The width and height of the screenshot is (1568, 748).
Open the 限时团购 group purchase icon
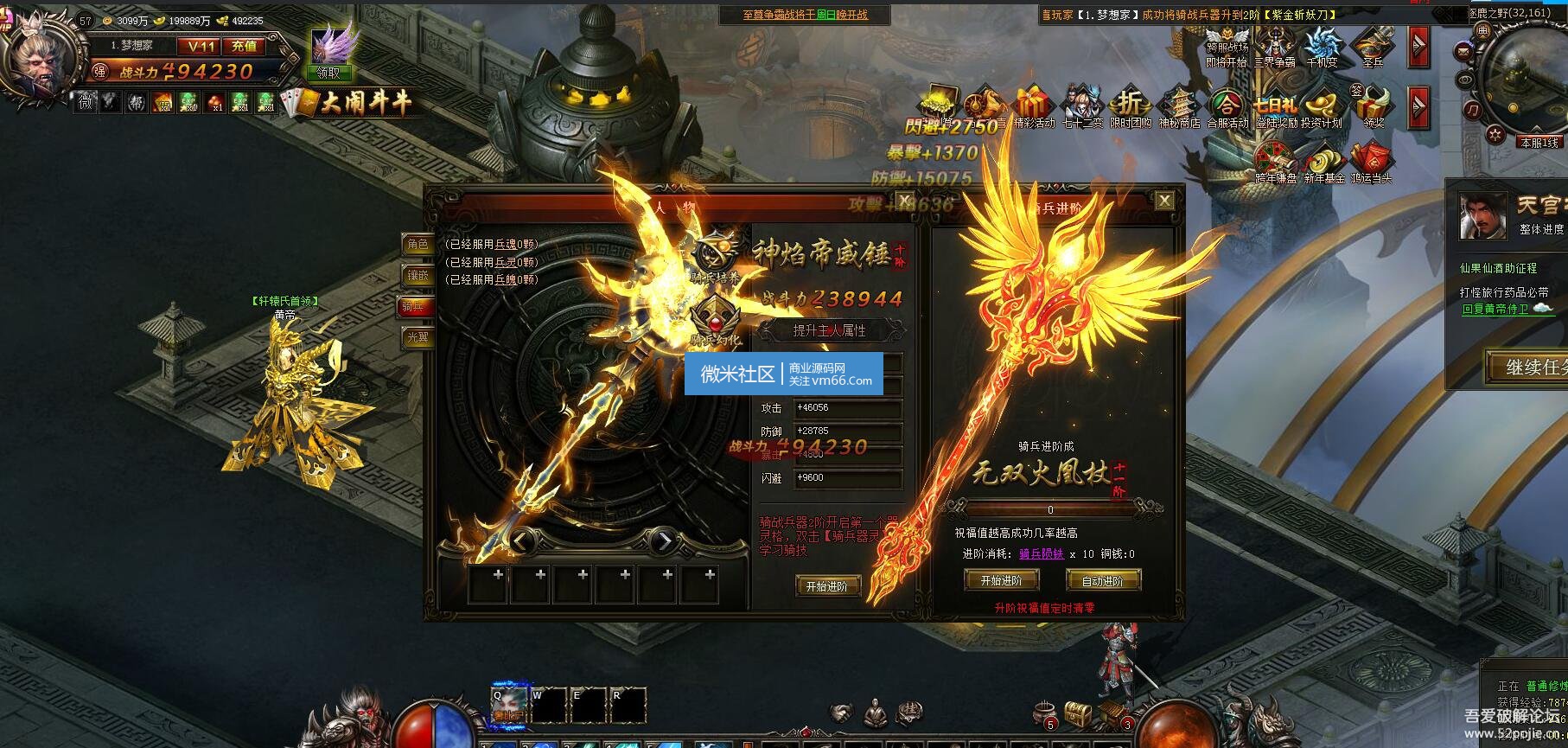(1130, 109)
